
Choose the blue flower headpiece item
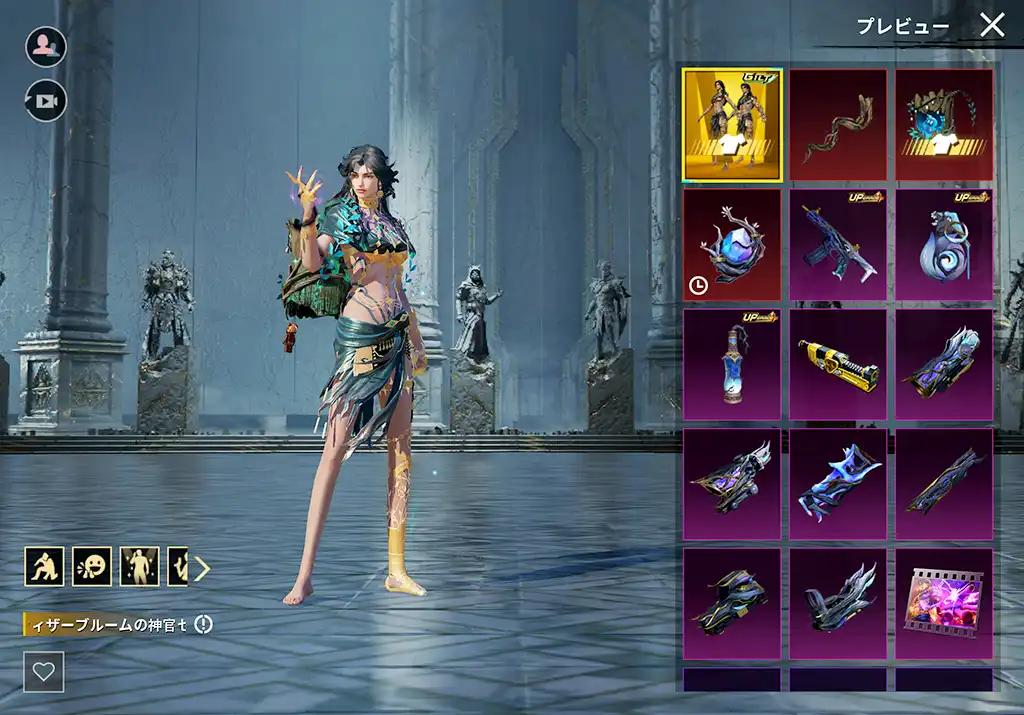click(944, 125)
